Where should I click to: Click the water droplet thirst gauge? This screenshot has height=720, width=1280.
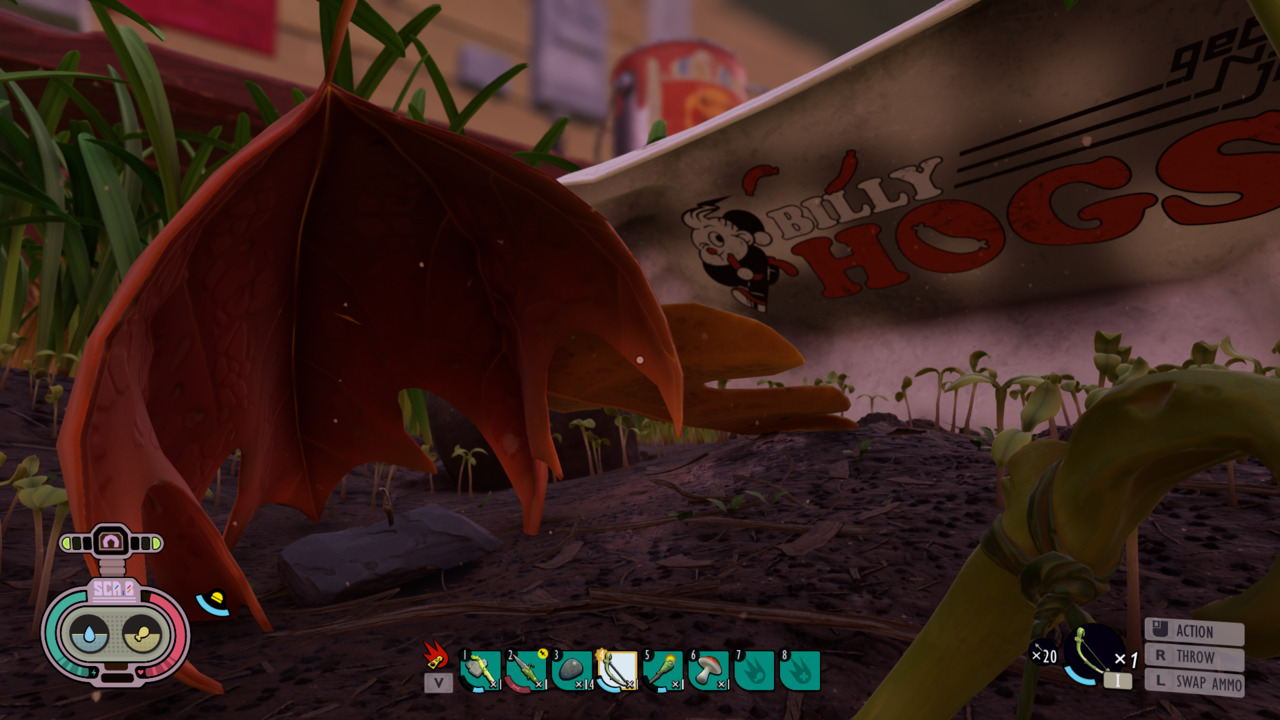pyautogui.click(x=88, y=632)
